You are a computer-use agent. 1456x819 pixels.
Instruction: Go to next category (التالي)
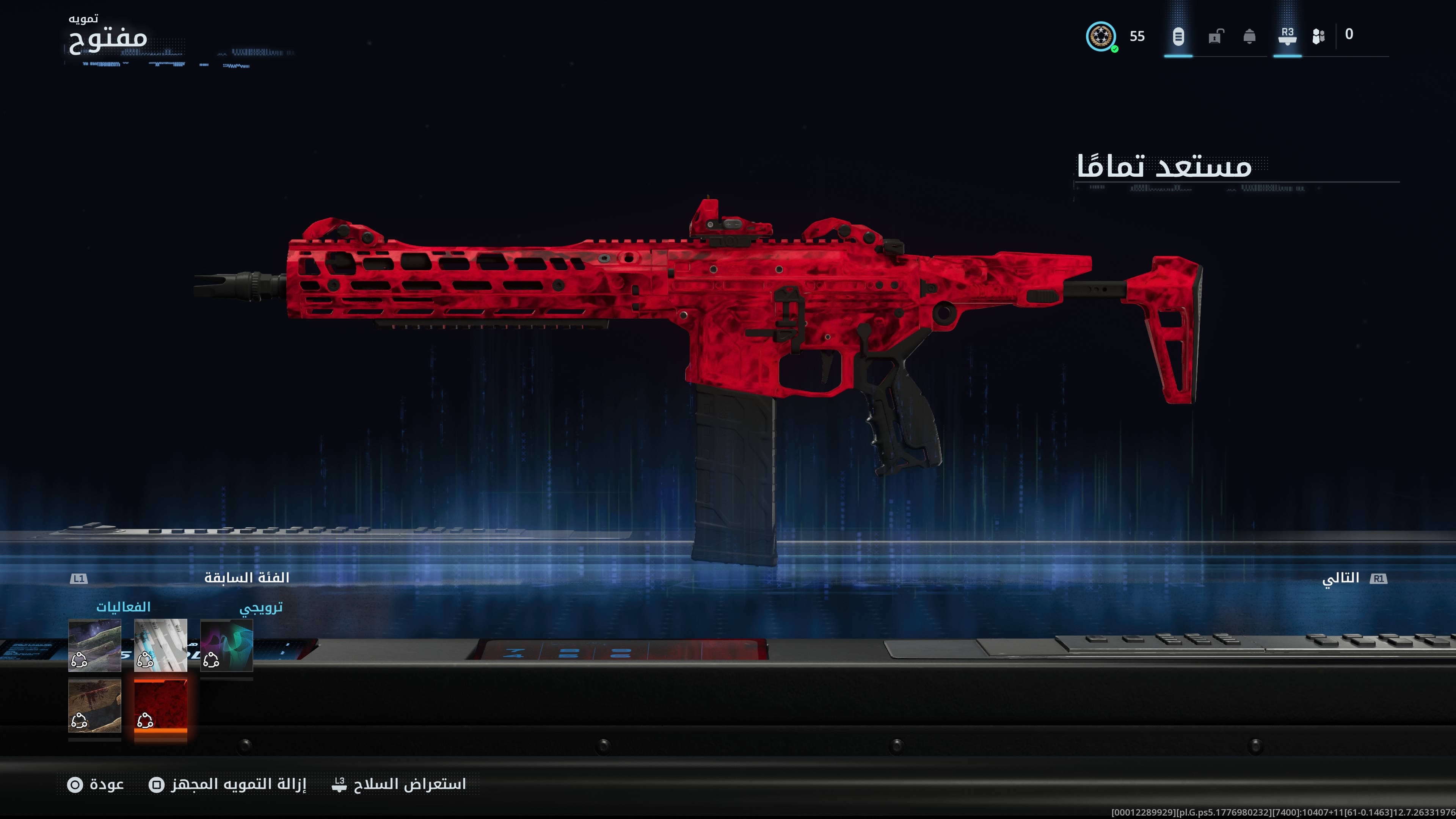point(1341,578)
